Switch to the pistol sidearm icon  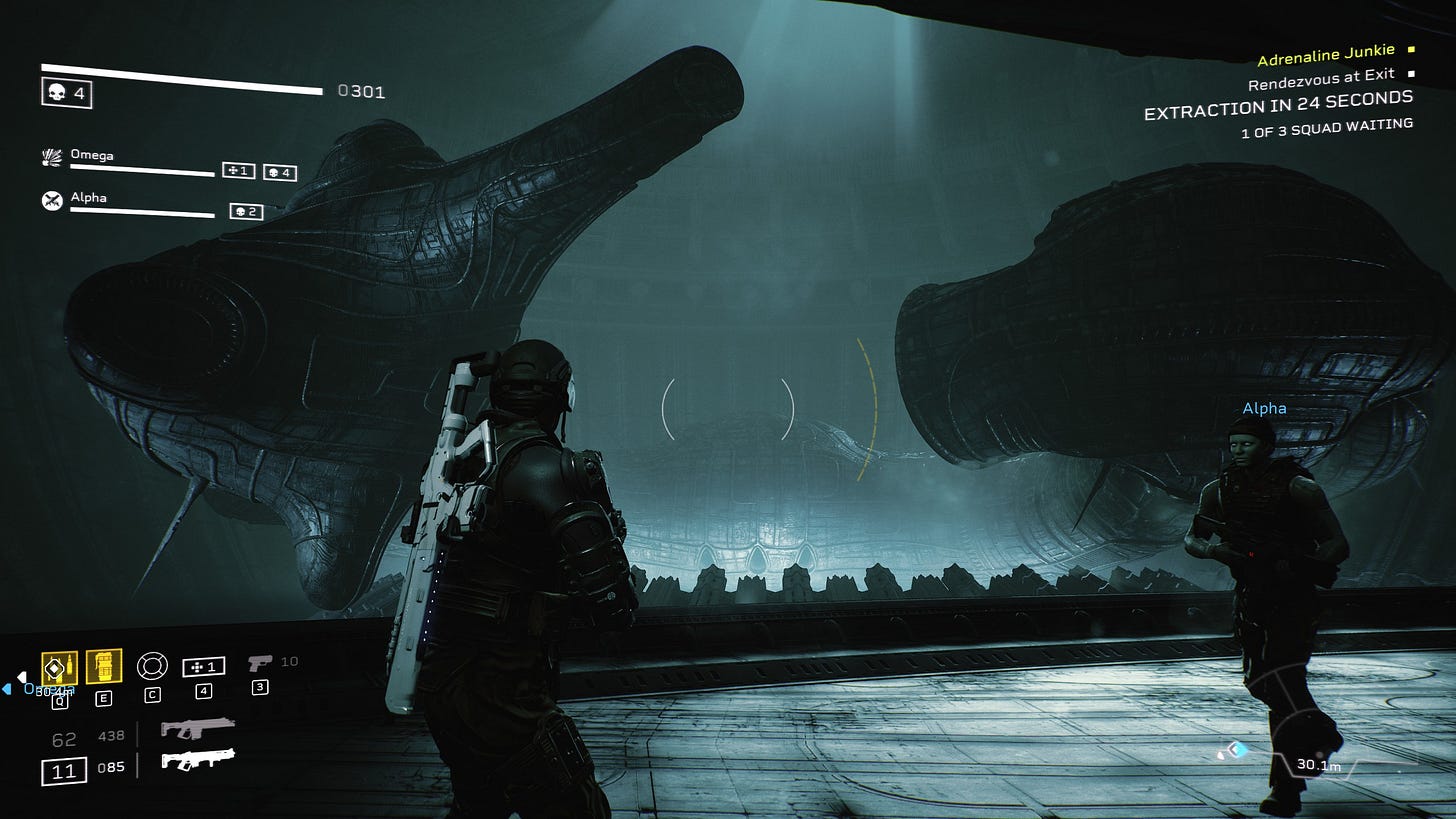(259, 662)
